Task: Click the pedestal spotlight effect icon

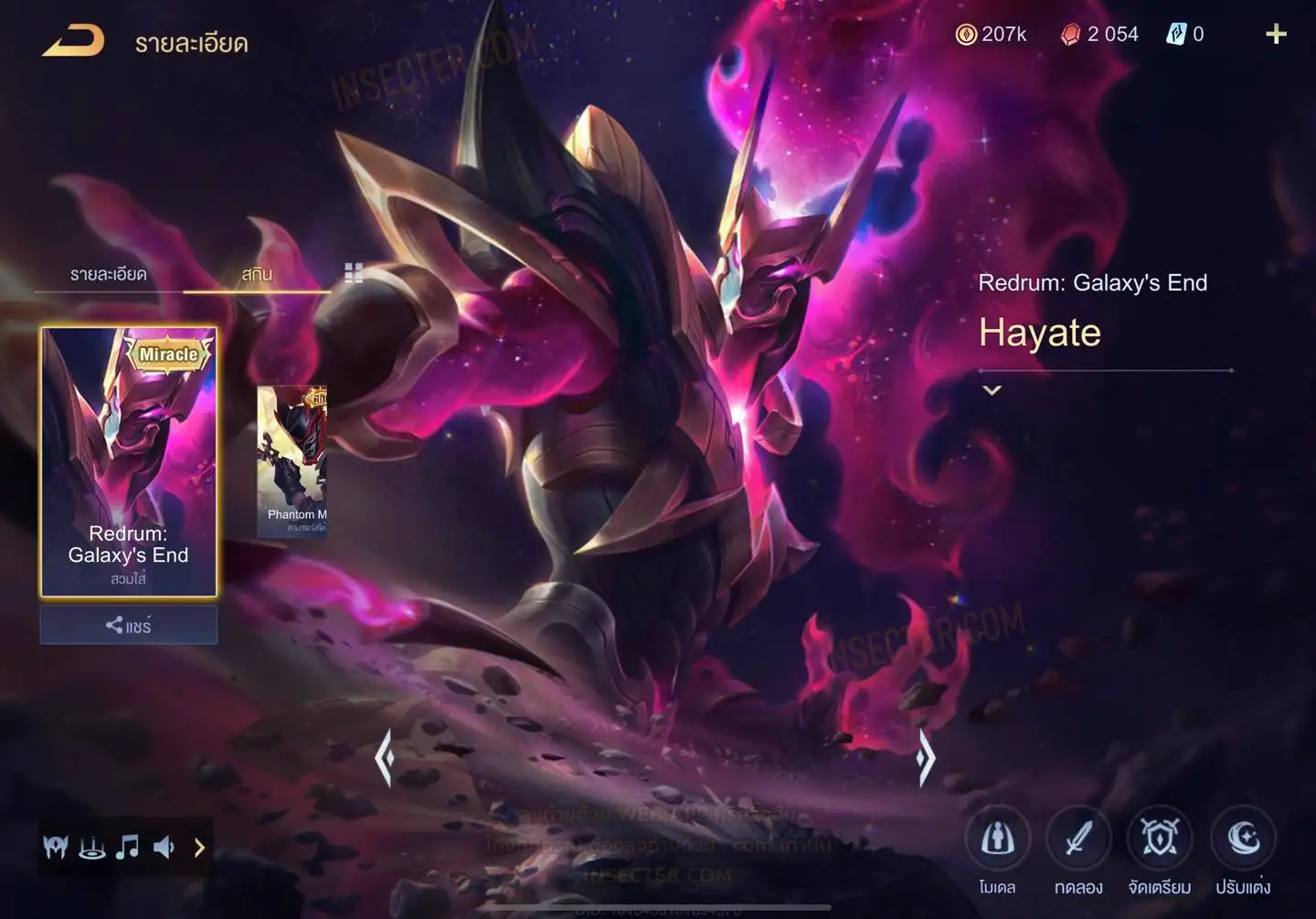Action: point(91,848)
